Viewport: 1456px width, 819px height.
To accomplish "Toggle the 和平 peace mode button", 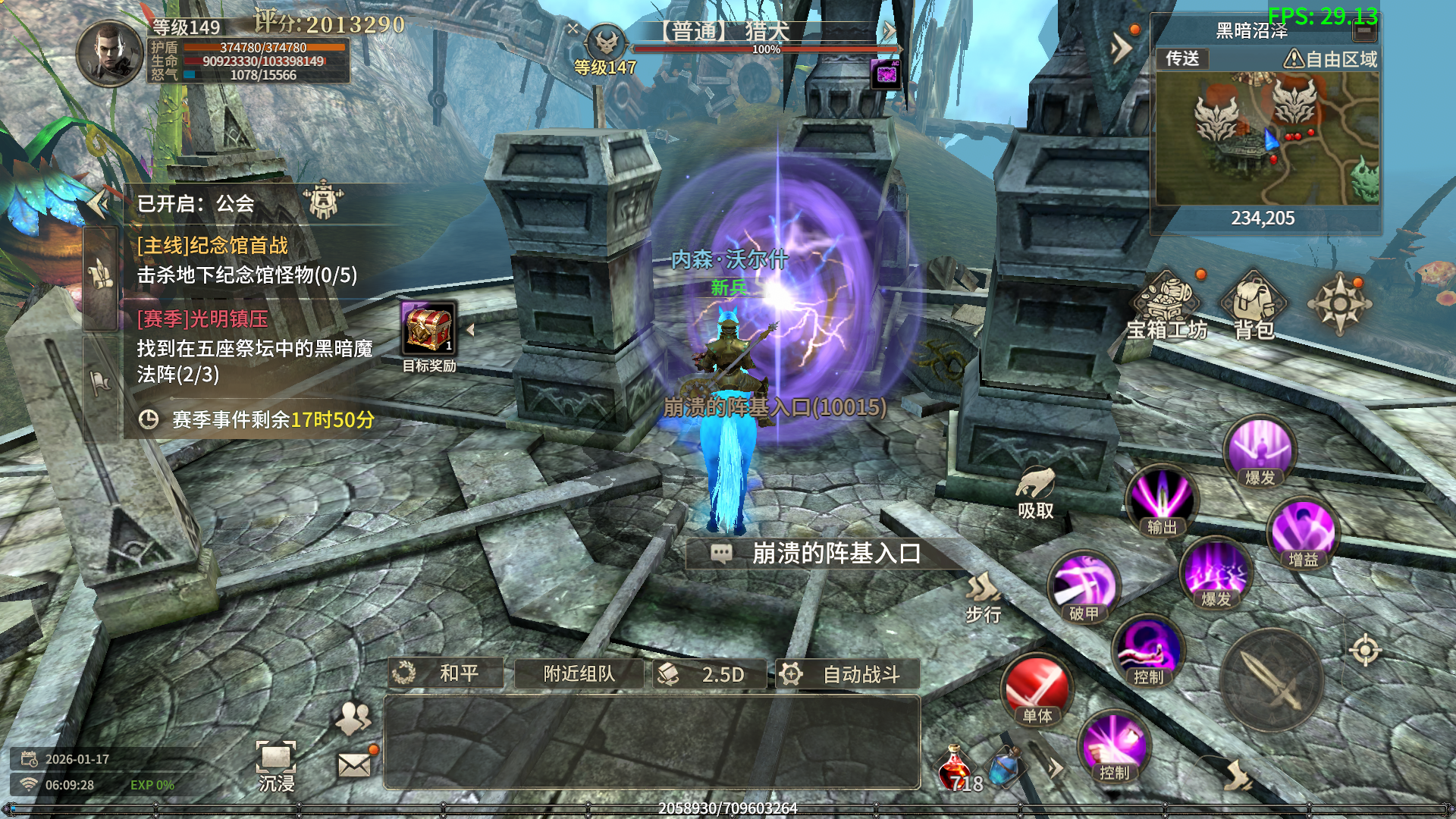I will 446,673.
